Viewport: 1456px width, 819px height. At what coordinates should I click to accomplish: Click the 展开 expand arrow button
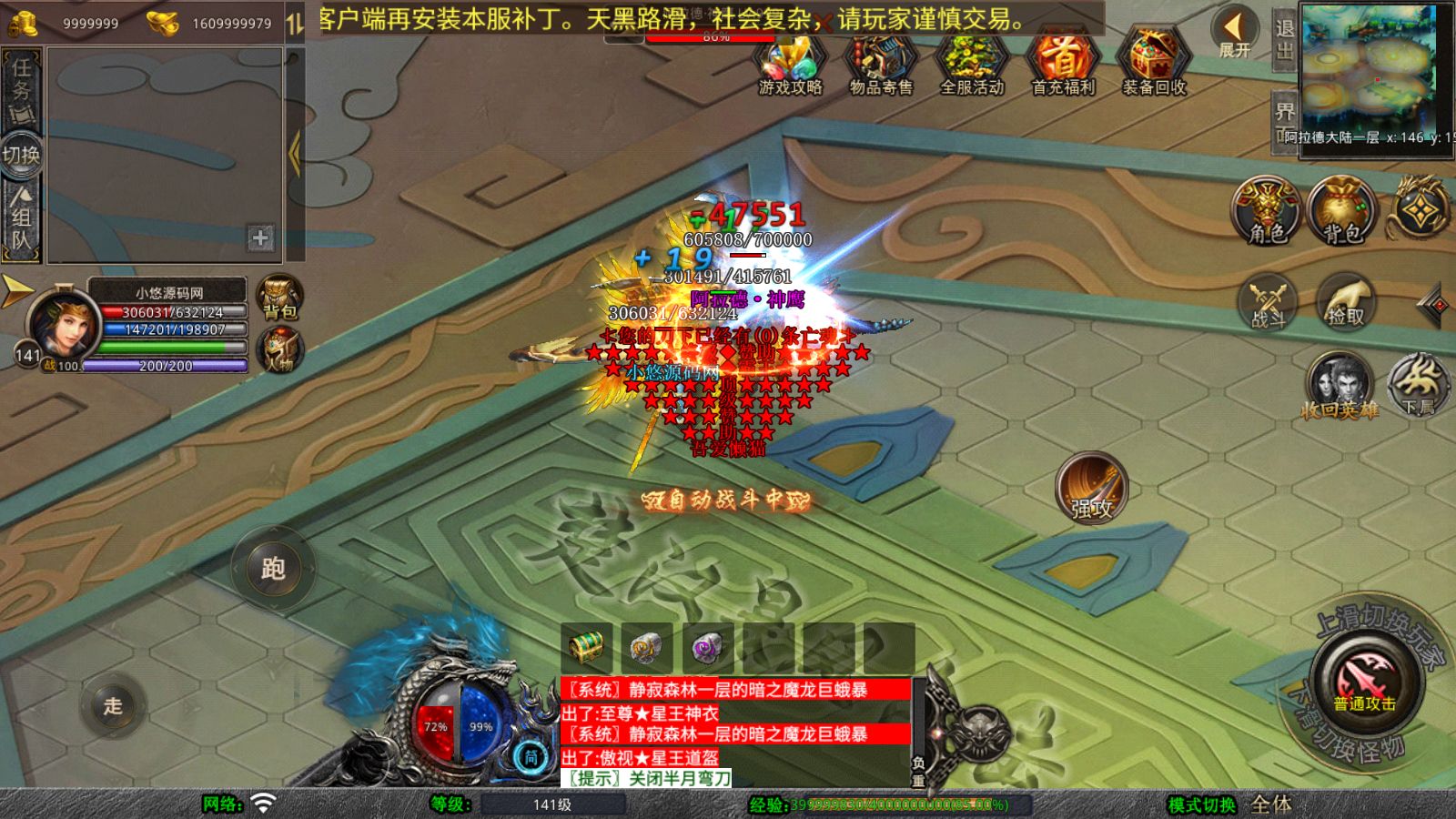click(1234, 32)
